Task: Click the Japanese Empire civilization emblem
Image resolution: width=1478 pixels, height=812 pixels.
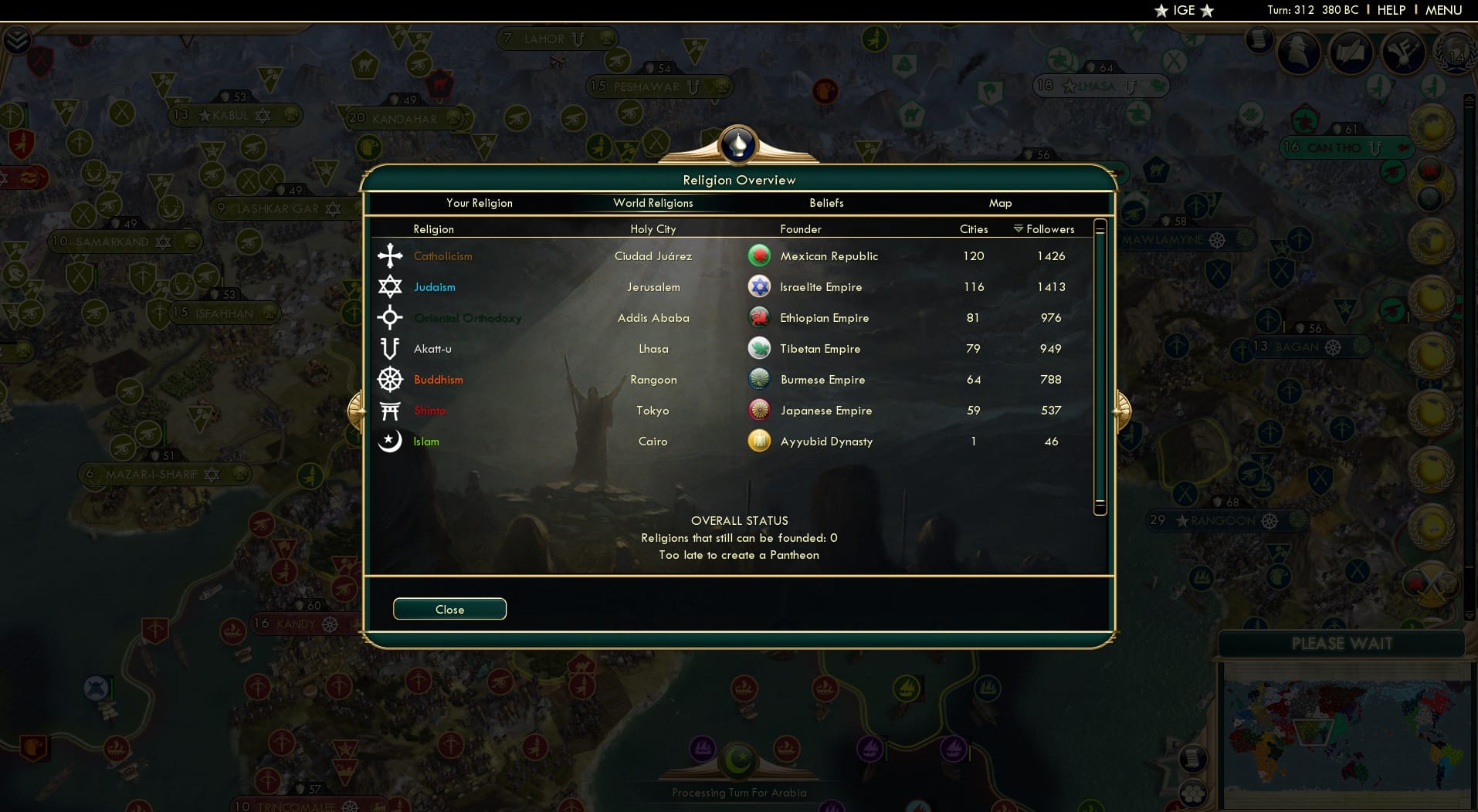Action: 760,410
